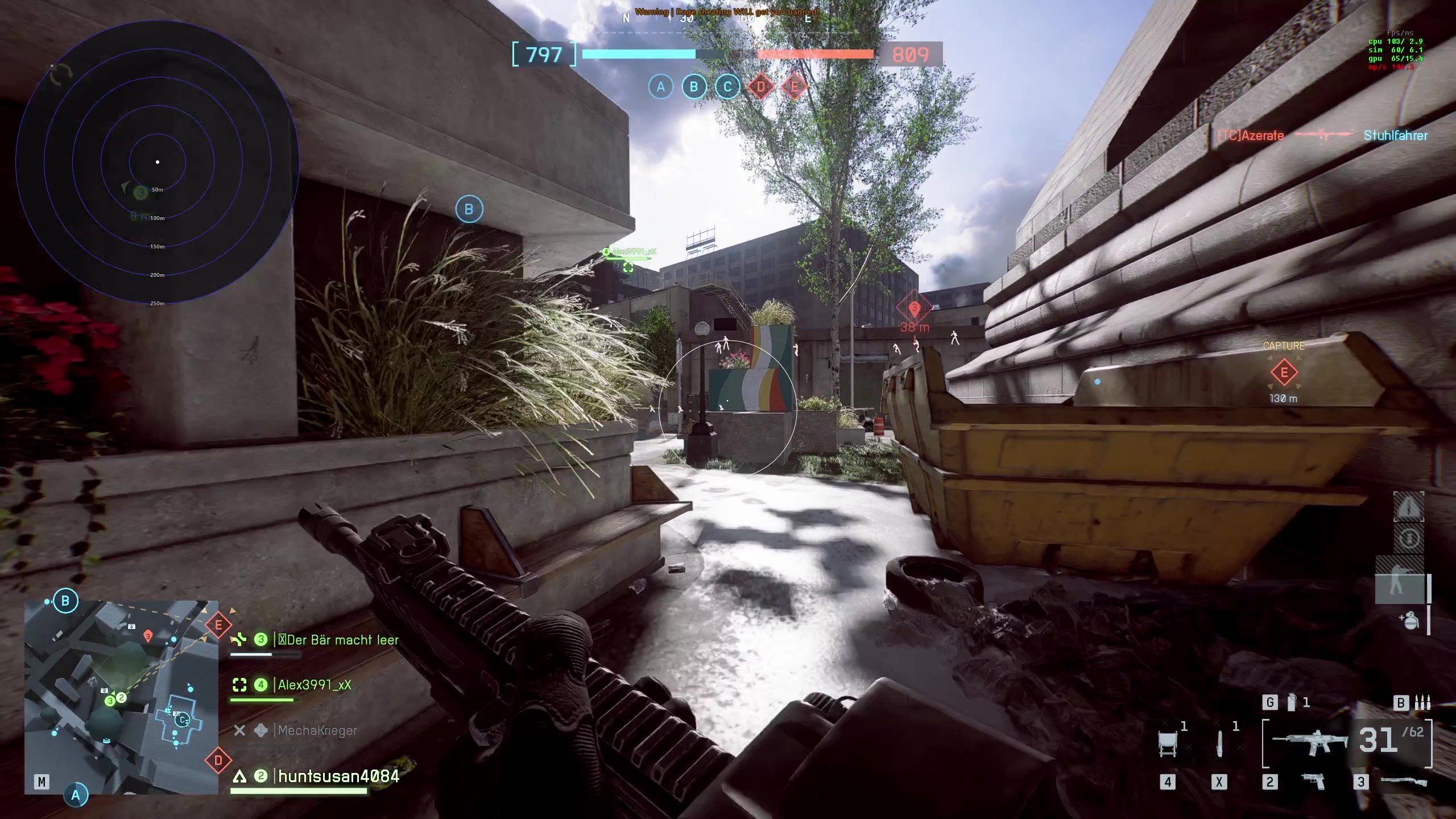
Task: Click the green fps performance overlay
Action: pos(1395,50)
